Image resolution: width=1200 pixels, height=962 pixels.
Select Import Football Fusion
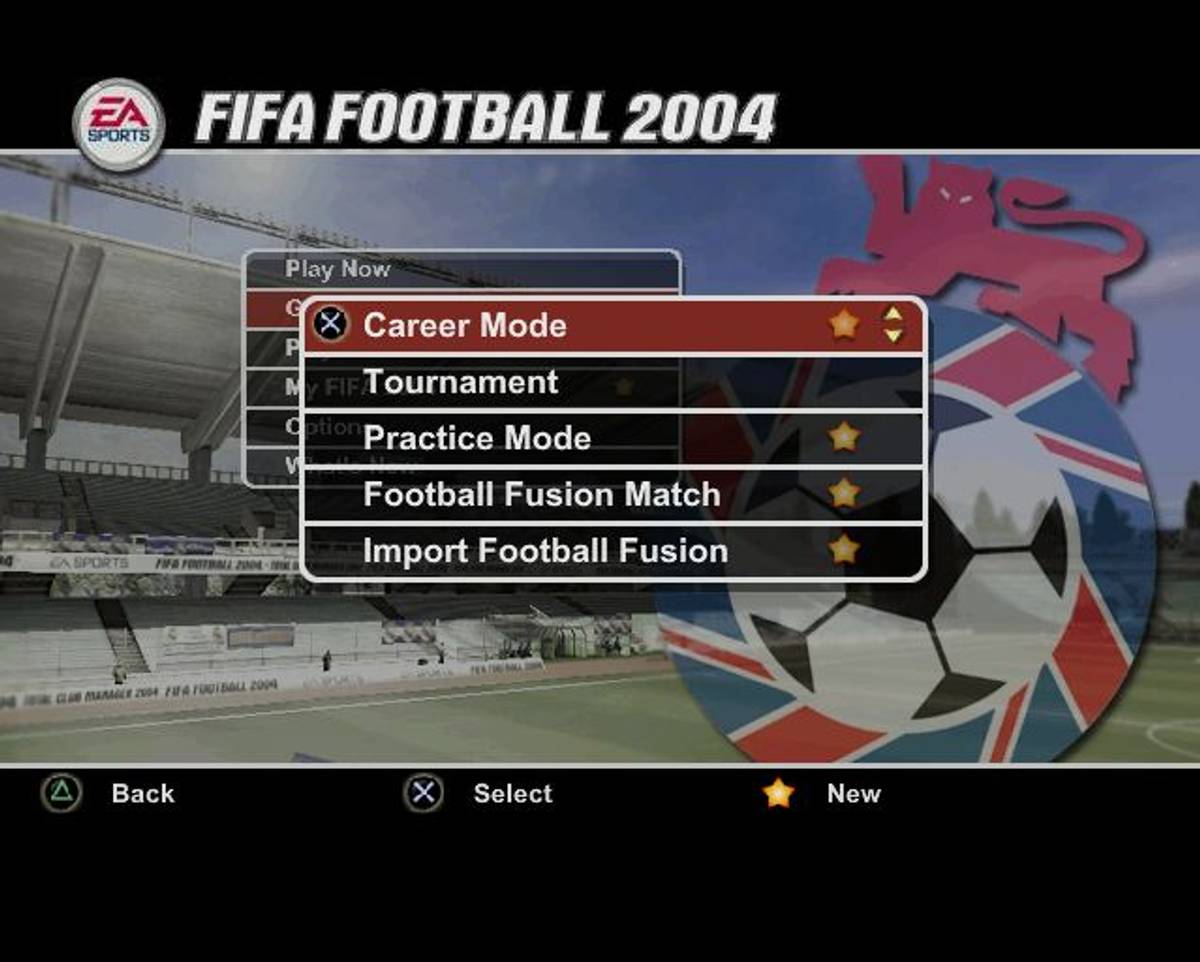pos(545,552)
